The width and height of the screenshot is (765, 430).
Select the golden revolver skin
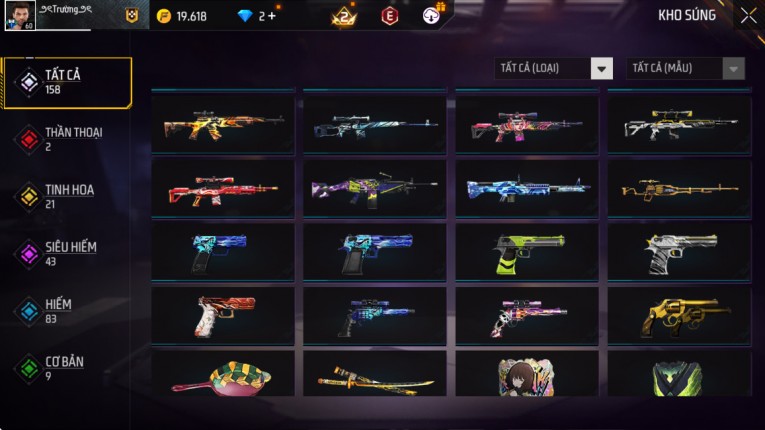(679, 316)
